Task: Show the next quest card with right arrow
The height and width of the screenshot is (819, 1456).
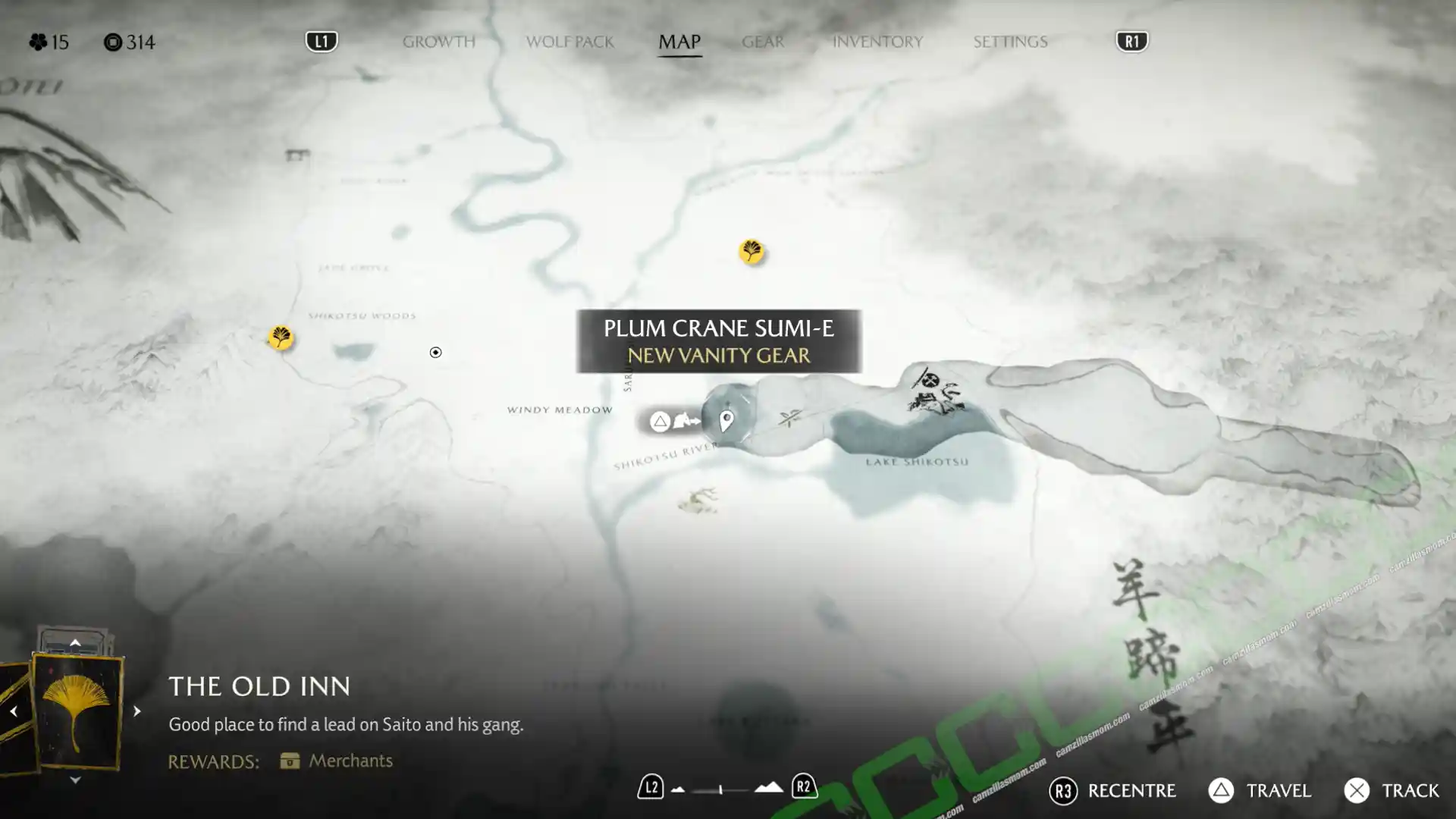Action: point(136,711)
